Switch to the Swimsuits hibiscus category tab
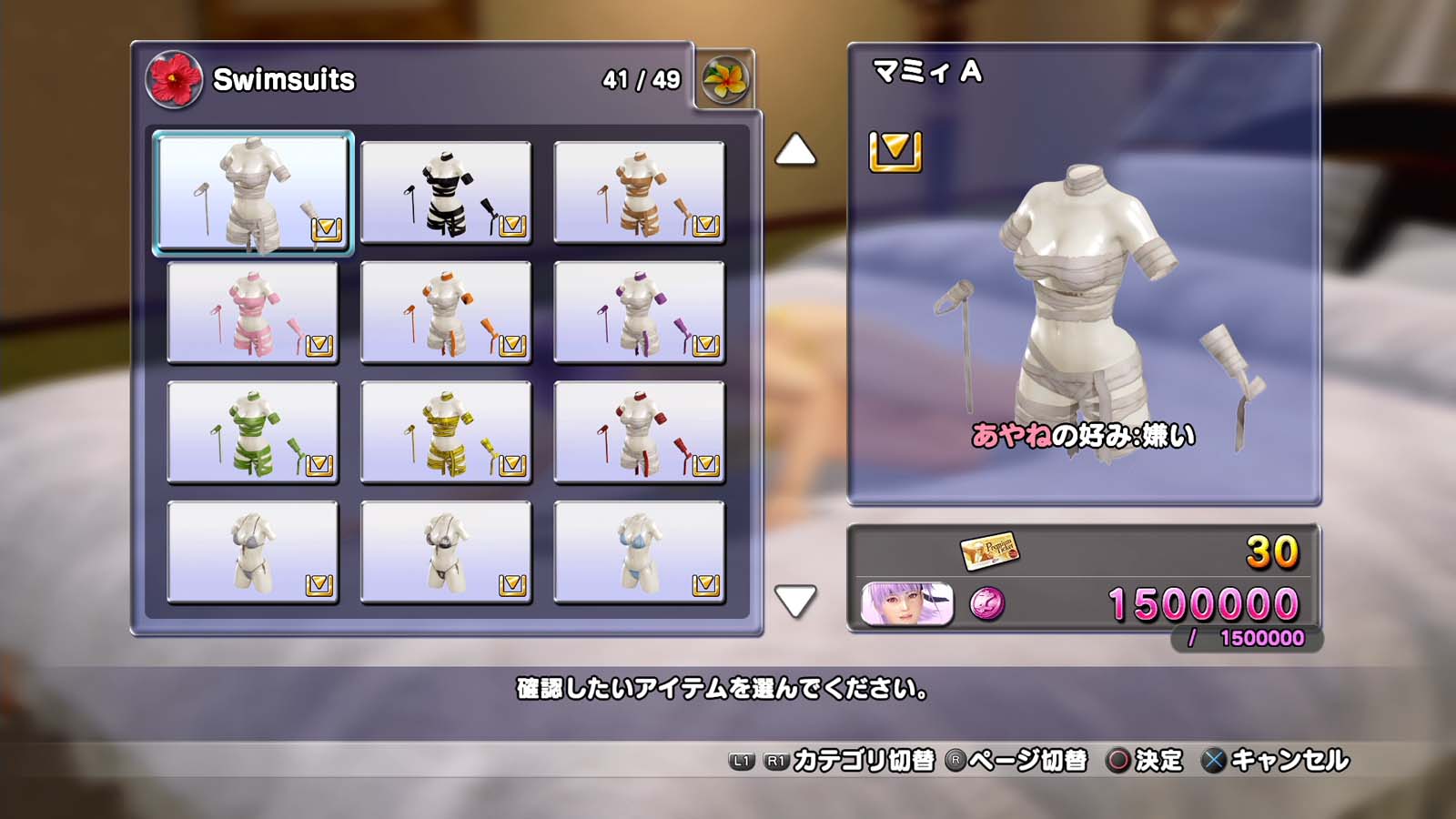The image size is (1456, 819). click(x=174, y=80)
